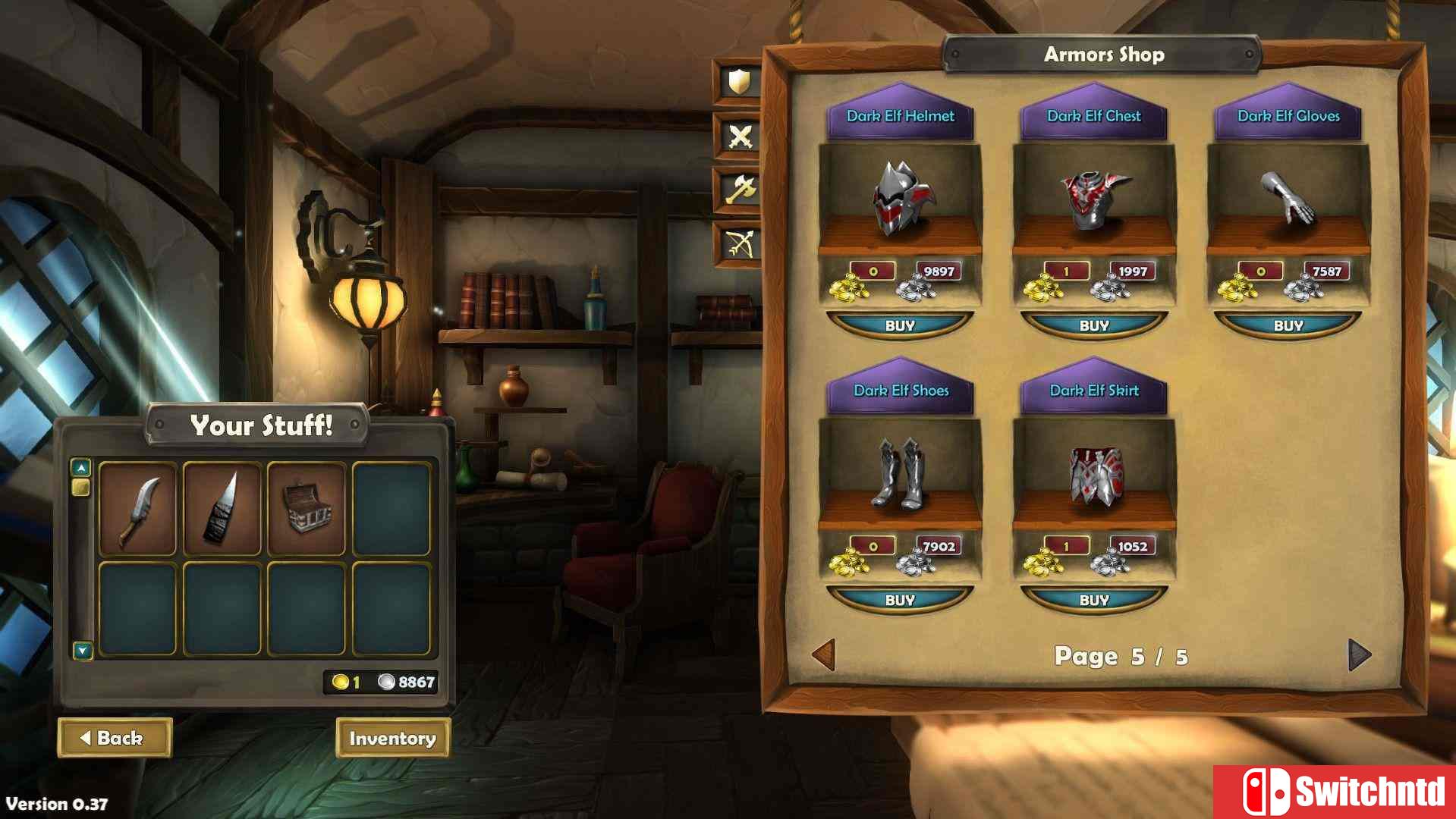This screenshot has height=819, width=1456.
Task: Click the Back button
Action: pyautogui.click(x=115, y=738)
